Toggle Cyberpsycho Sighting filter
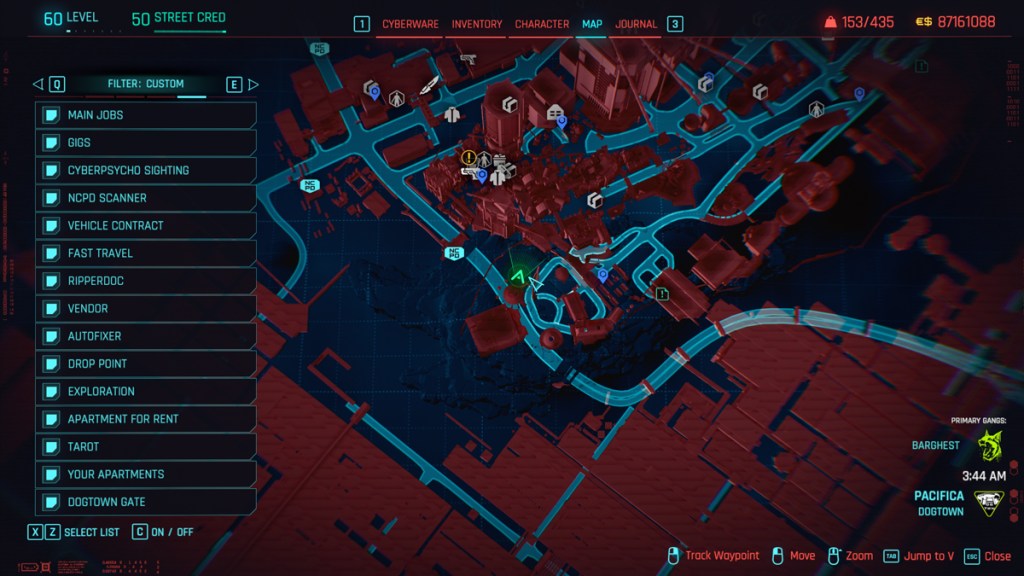Image resolution: width=1024 pixels, height=576 pixels. click(x=146, y=170)
